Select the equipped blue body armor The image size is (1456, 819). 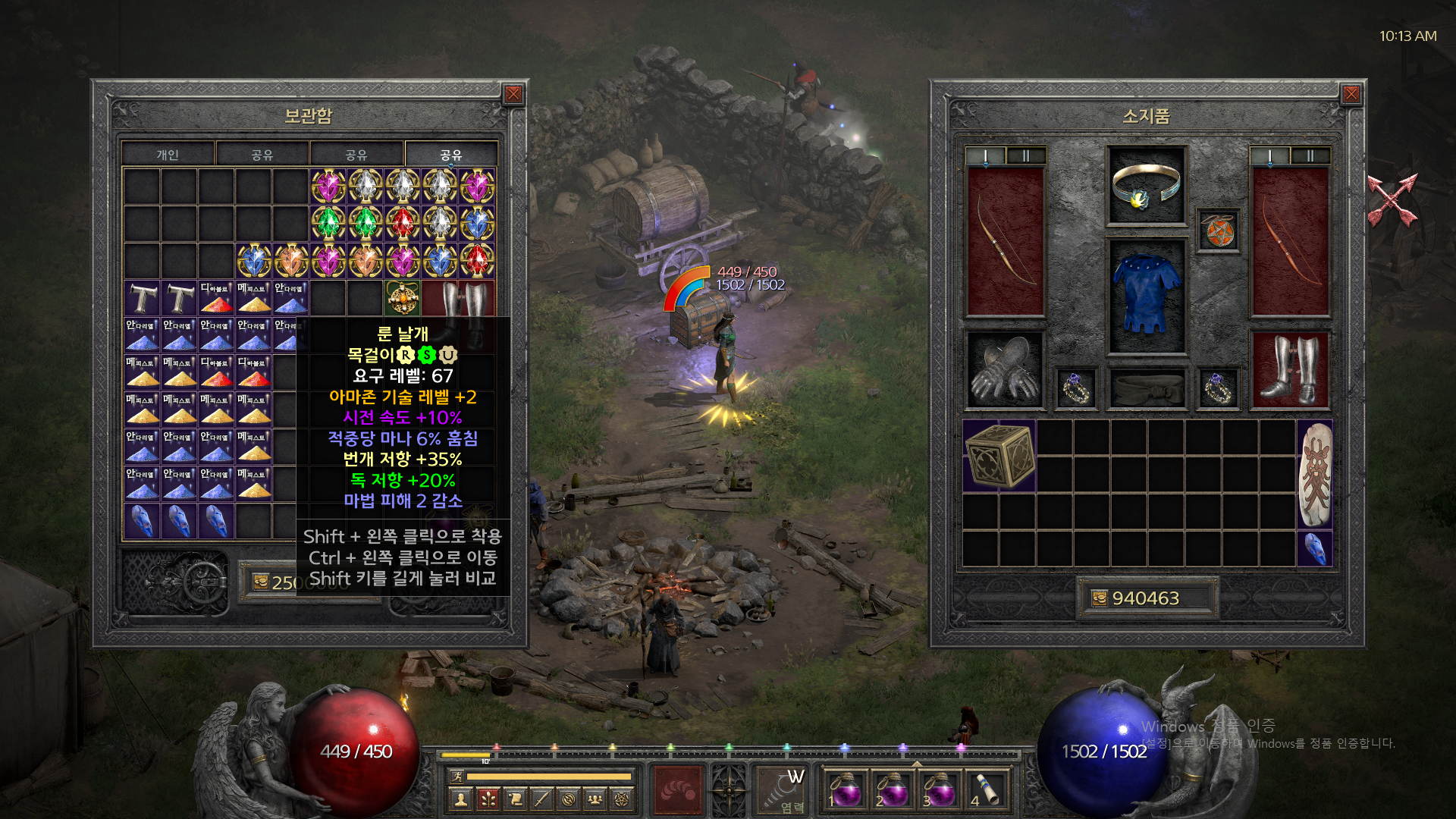pyautogui.click(x=1146, y=296)
